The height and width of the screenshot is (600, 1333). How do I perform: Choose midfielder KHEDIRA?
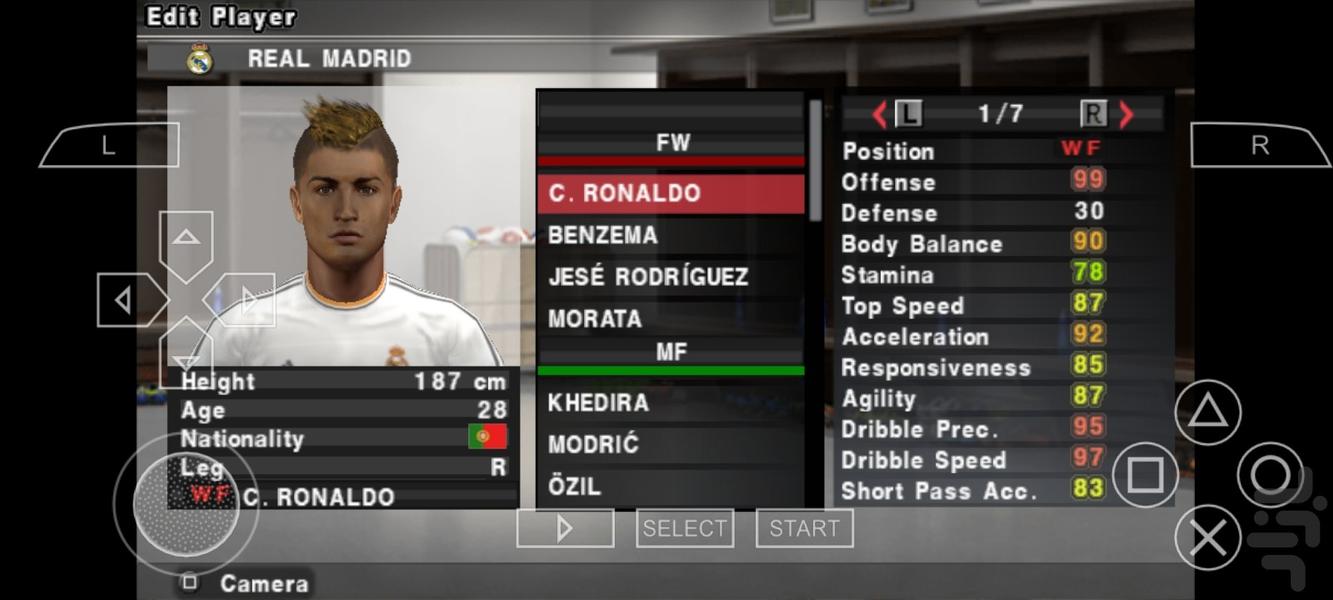point(670,403)
